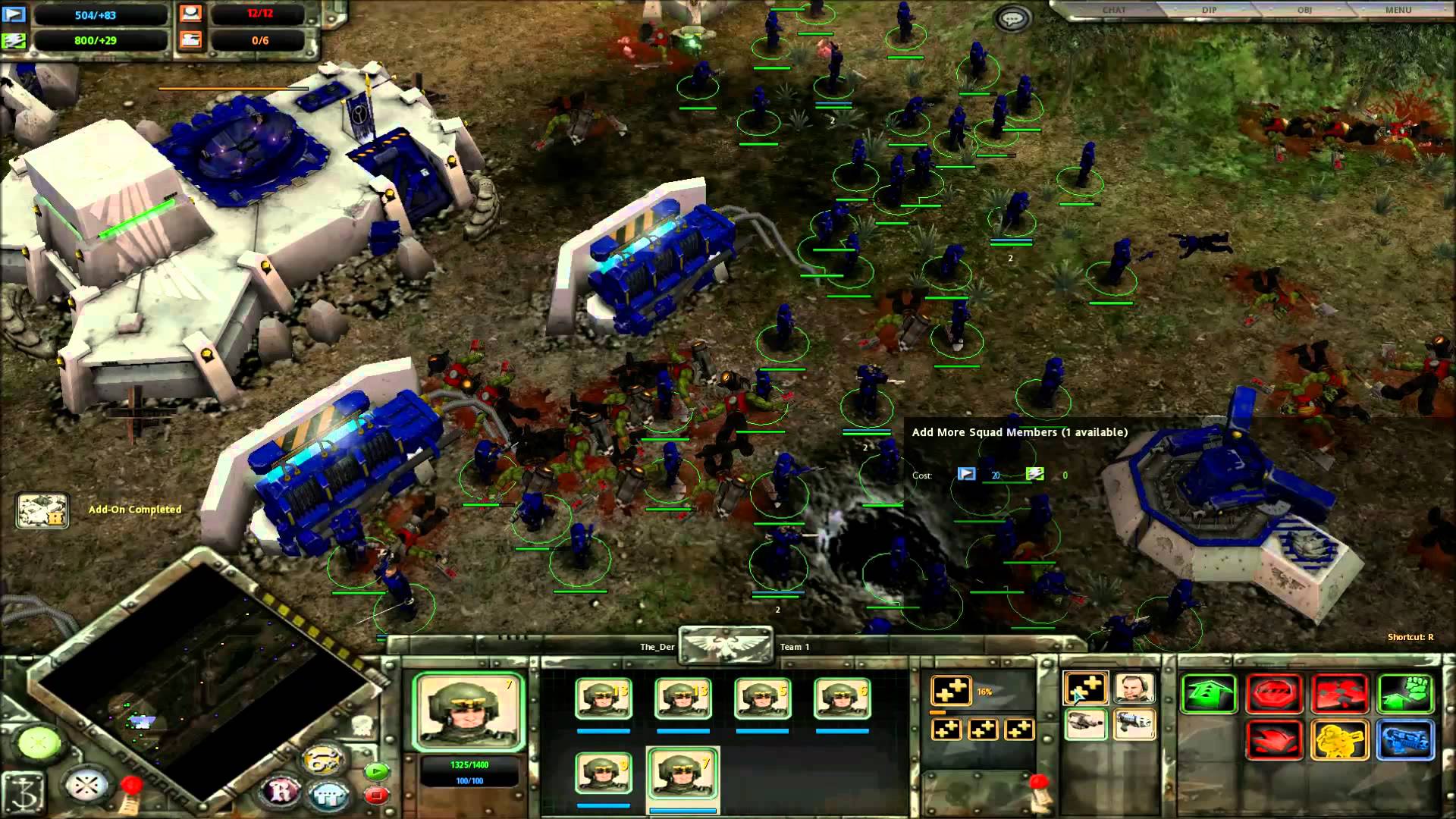Show the OBJ objectives panel
1456x819 pixels.
coord(1304,10)
